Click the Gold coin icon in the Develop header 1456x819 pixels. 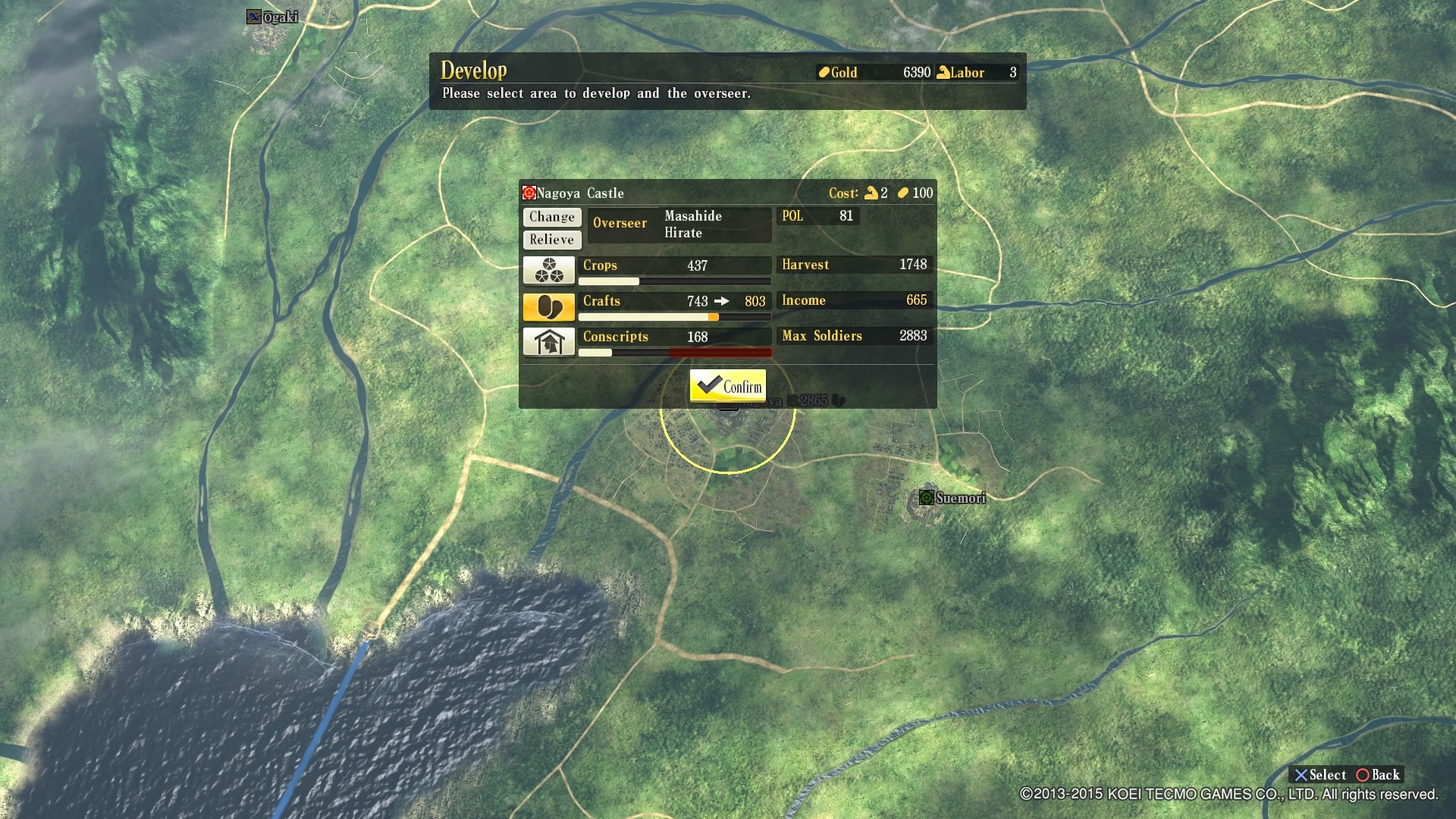823,72
